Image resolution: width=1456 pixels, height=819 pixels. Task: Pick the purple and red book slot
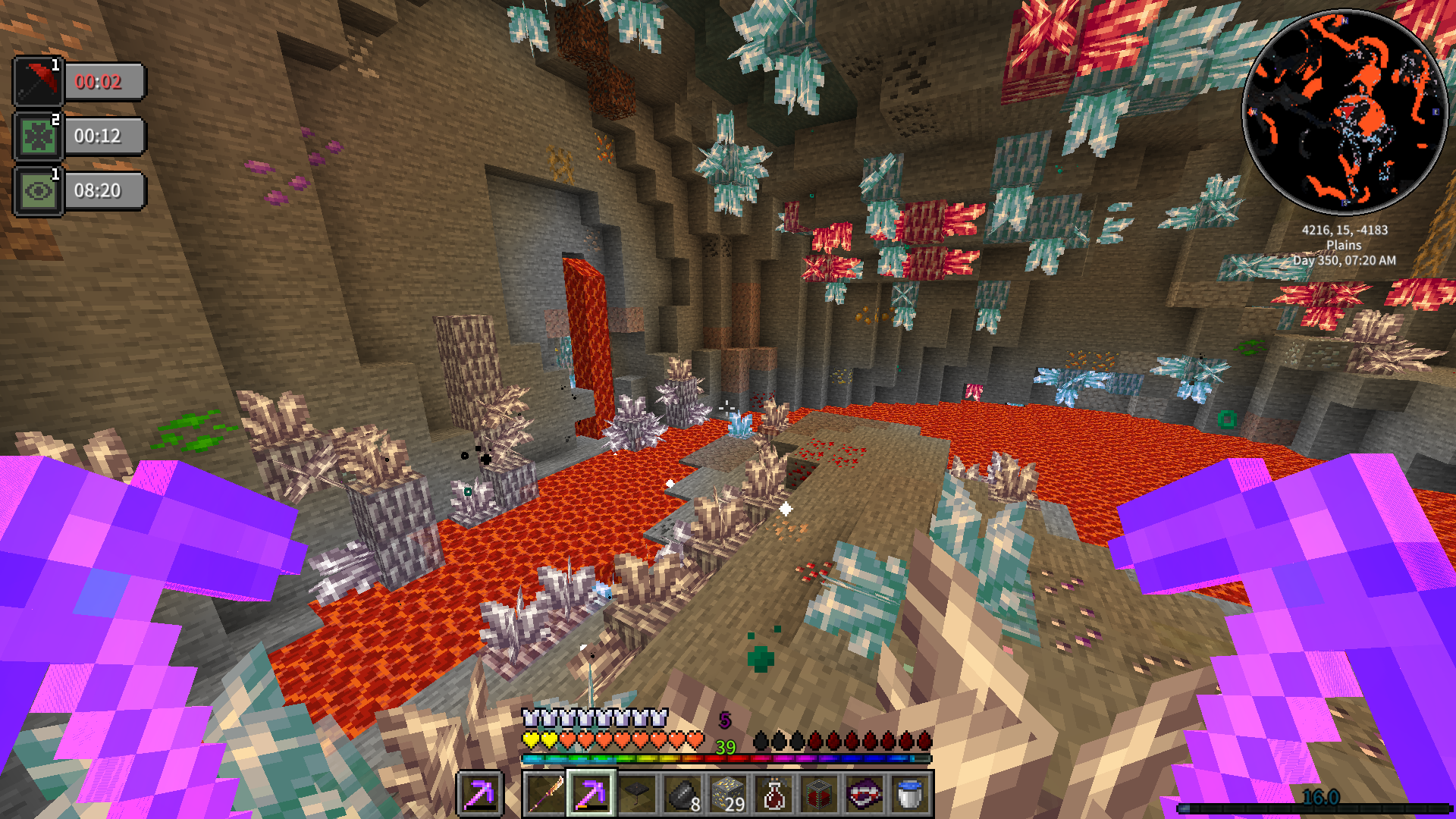click(864, 794)
